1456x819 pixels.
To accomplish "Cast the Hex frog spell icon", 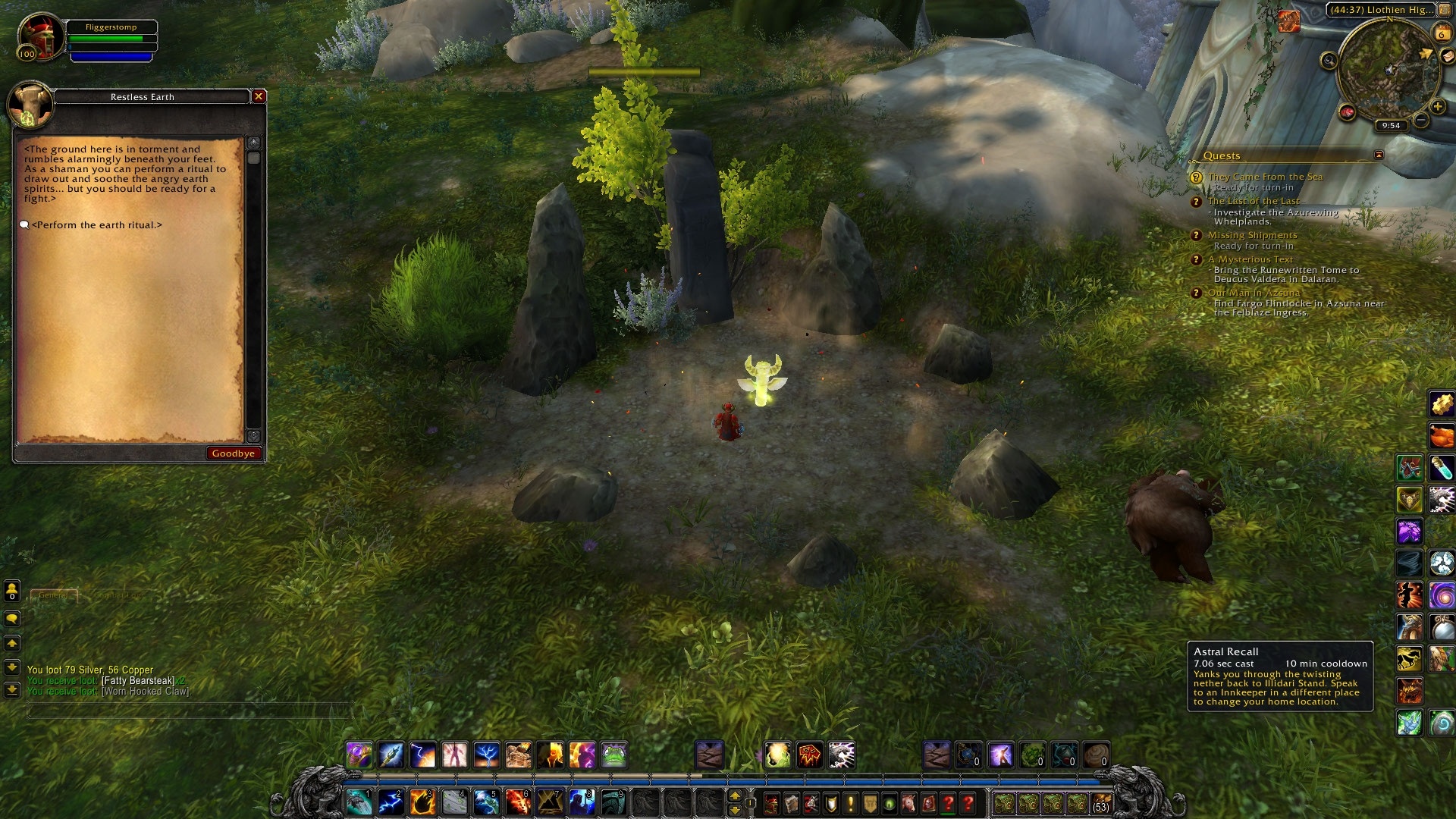I will click(613, 755).
